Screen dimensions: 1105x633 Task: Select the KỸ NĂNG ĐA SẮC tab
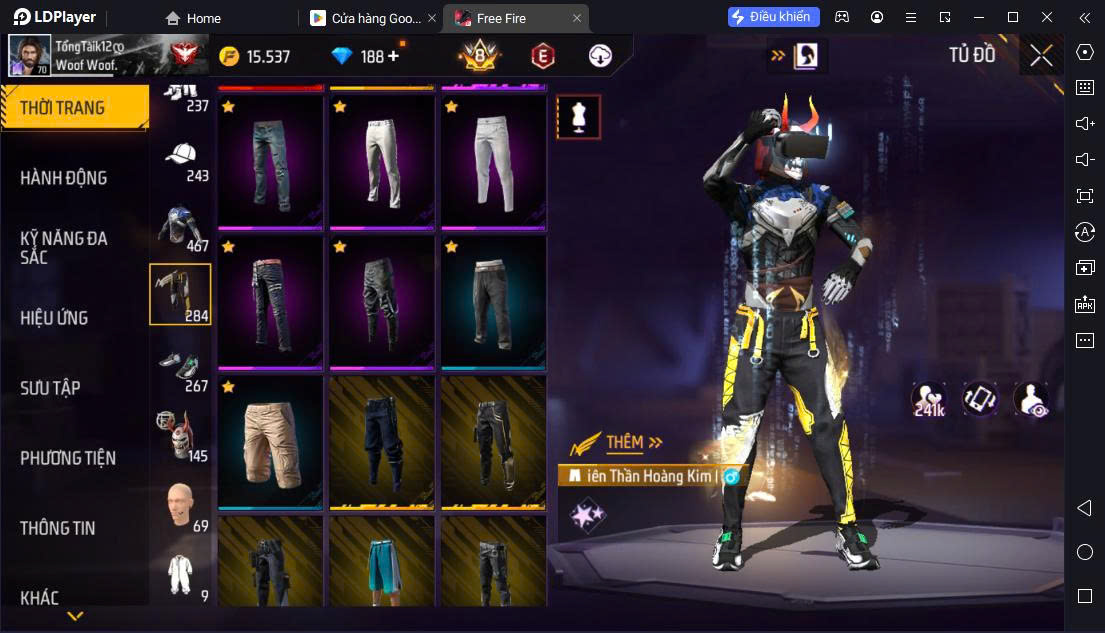coord(64,247)
